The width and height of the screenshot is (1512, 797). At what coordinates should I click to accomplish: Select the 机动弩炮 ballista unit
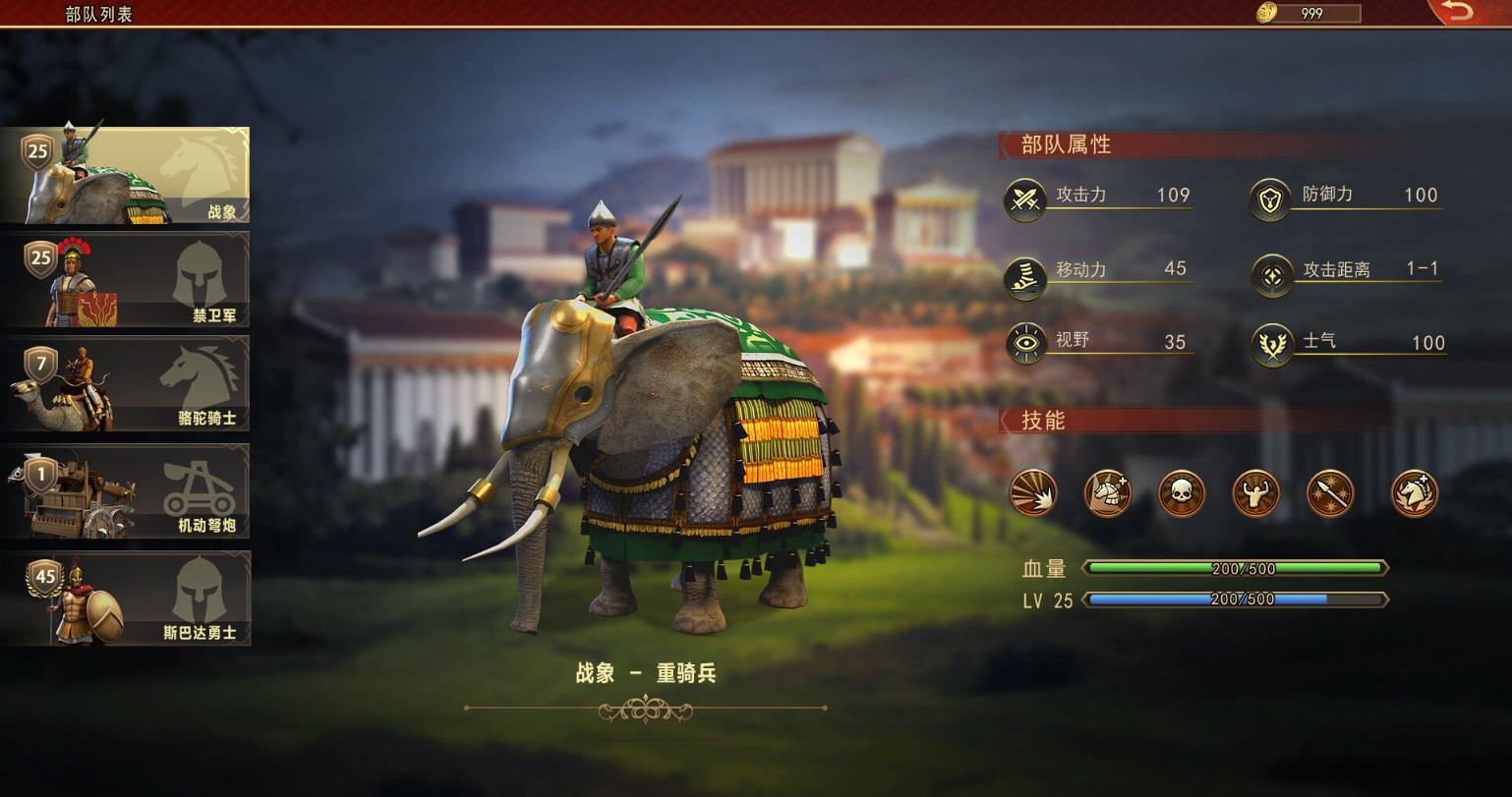tap(126, 491)
